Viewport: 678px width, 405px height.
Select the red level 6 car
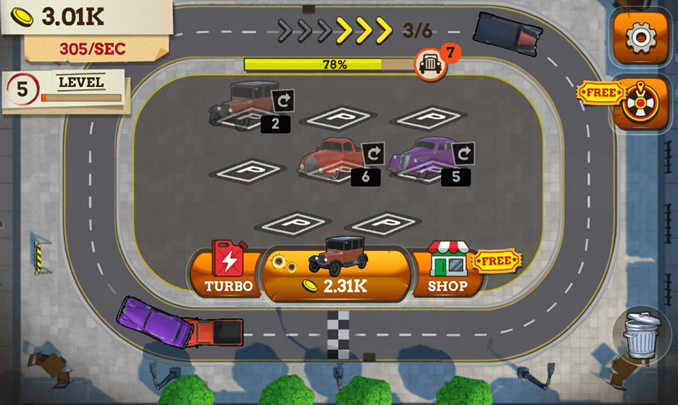pyautogui.click(x=332, y=156)
